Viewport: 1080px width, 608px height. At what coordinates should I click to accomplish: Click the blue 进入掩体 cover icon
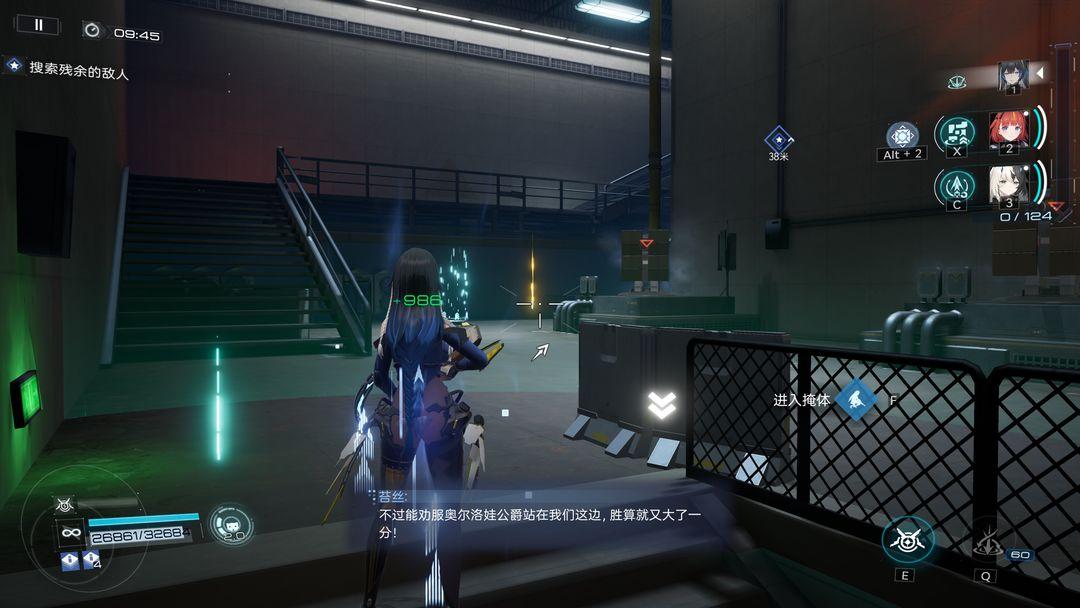856,399
